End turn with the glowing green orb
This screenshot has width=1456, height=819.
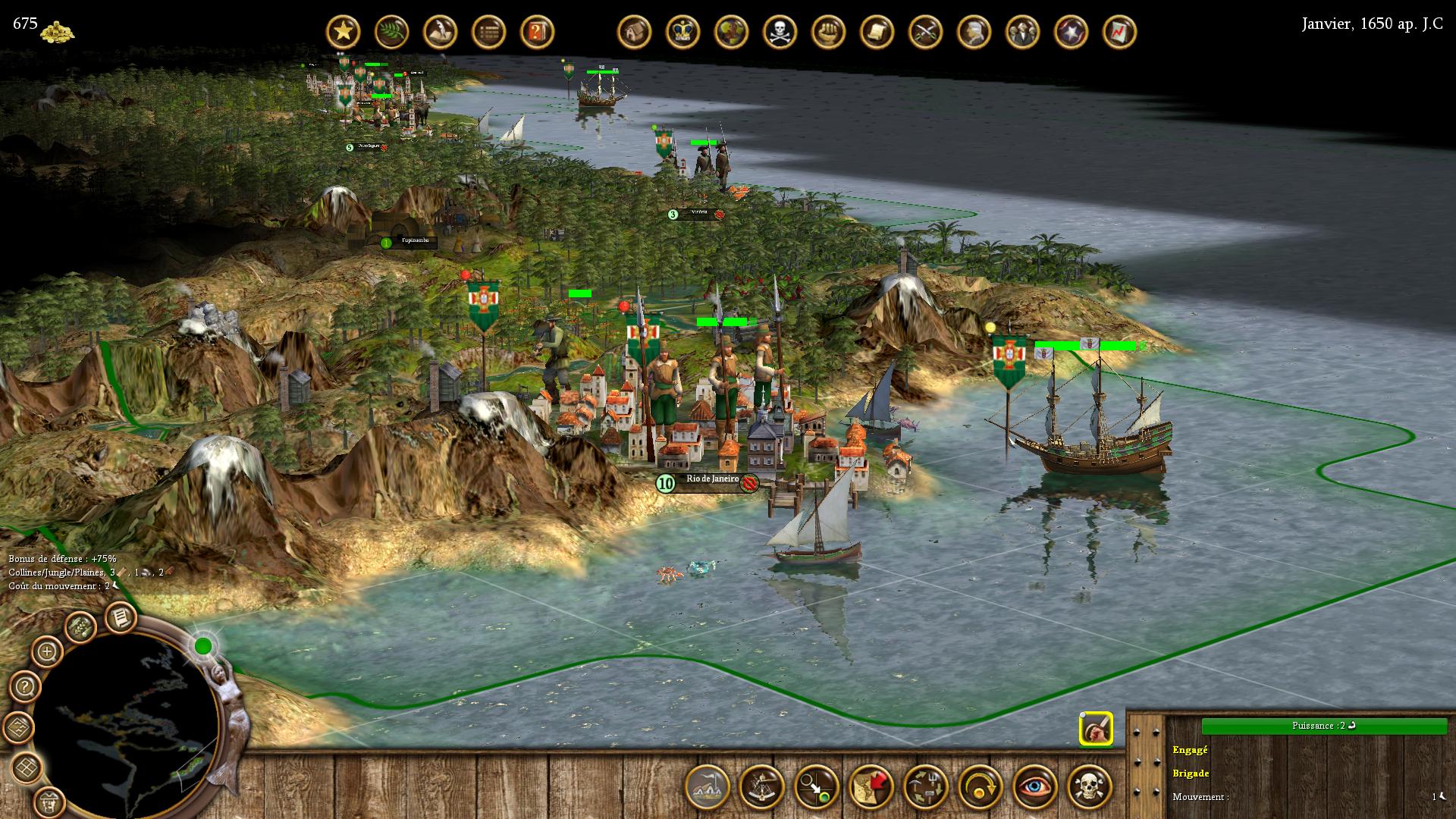click(x=203, y=646)
